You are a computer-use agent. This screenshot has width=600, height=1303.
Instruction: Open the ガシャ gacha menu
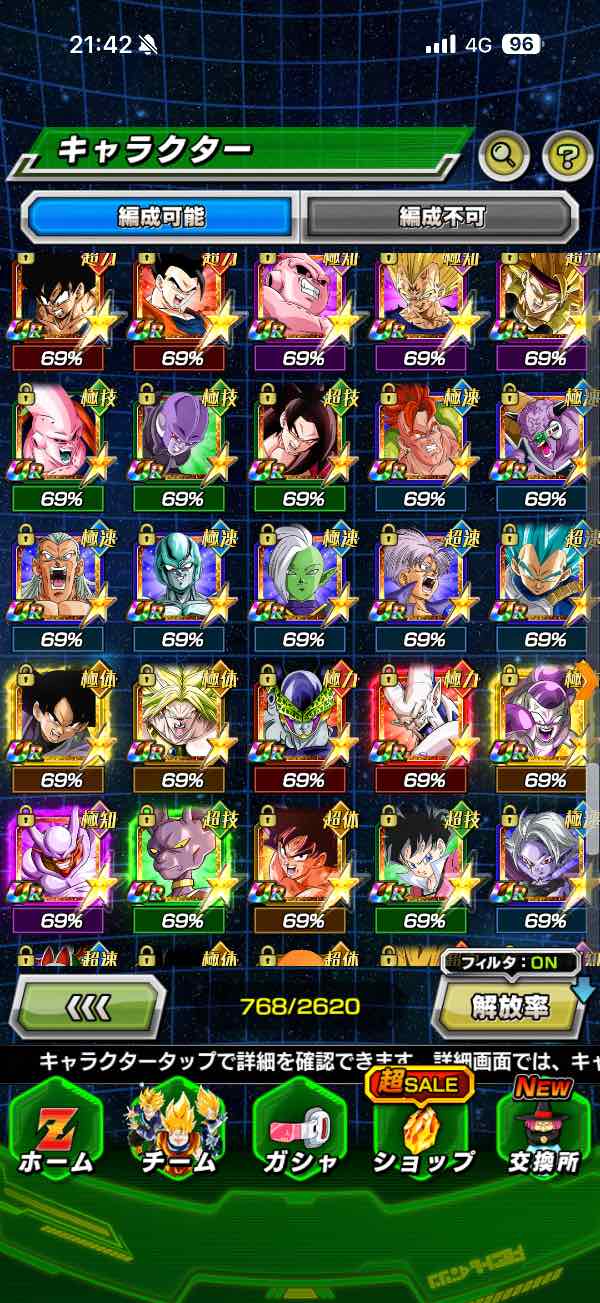299,1130
